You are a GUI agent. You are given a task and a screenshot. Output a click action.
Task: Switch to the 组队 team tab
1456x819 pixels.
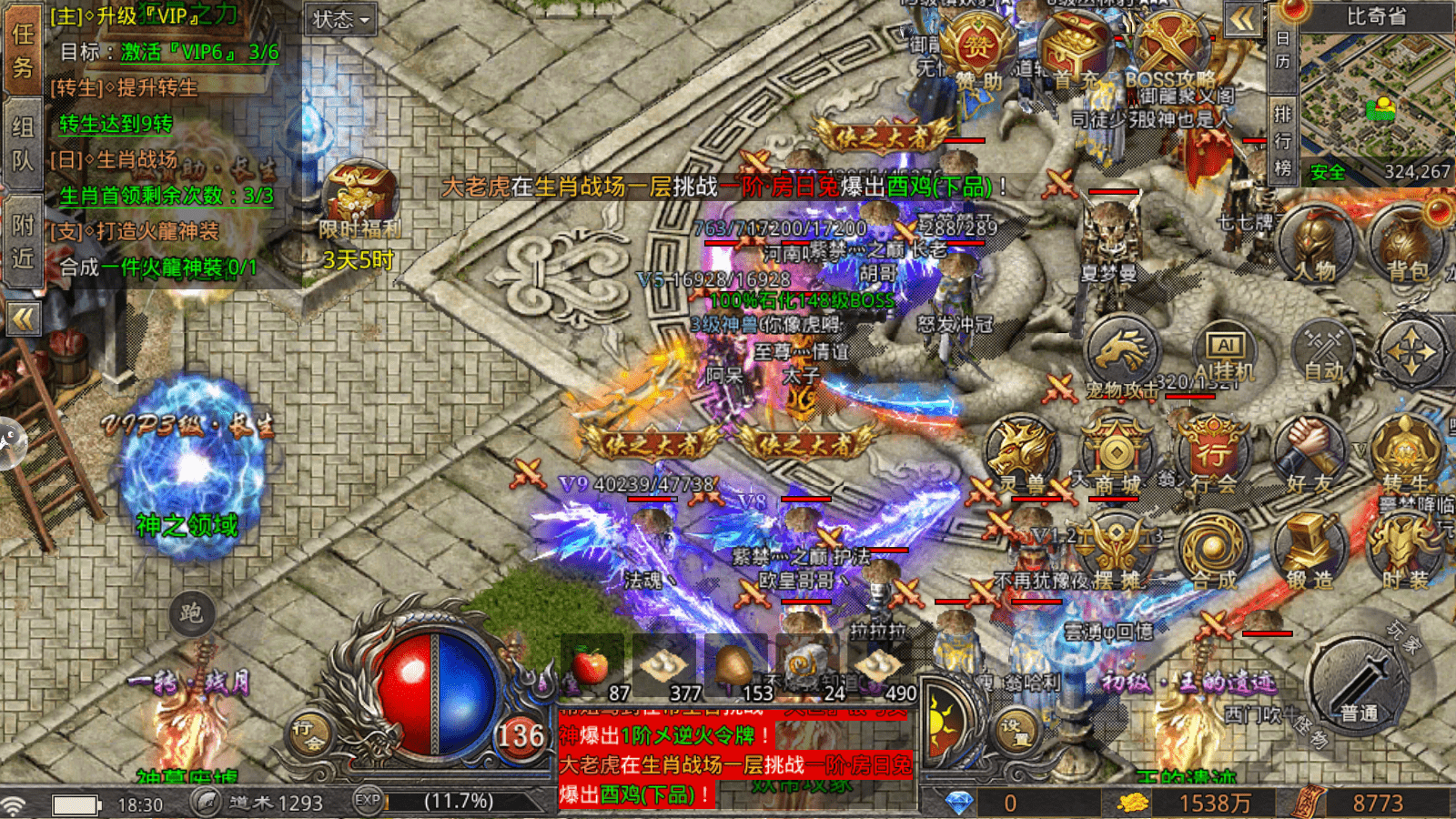point(23,144)
